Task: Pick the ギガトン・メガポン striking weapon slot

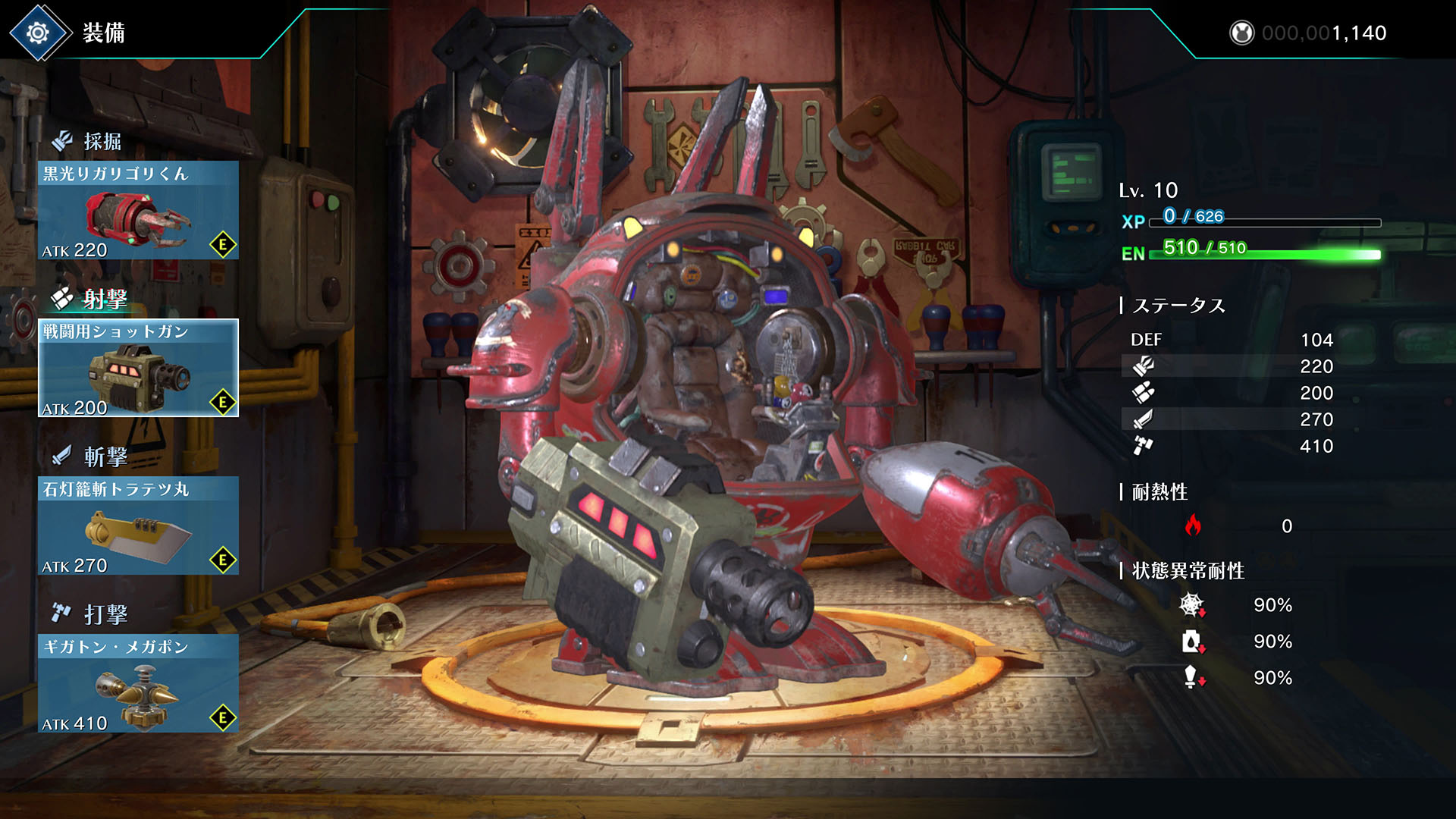Action: coord(138,684)
